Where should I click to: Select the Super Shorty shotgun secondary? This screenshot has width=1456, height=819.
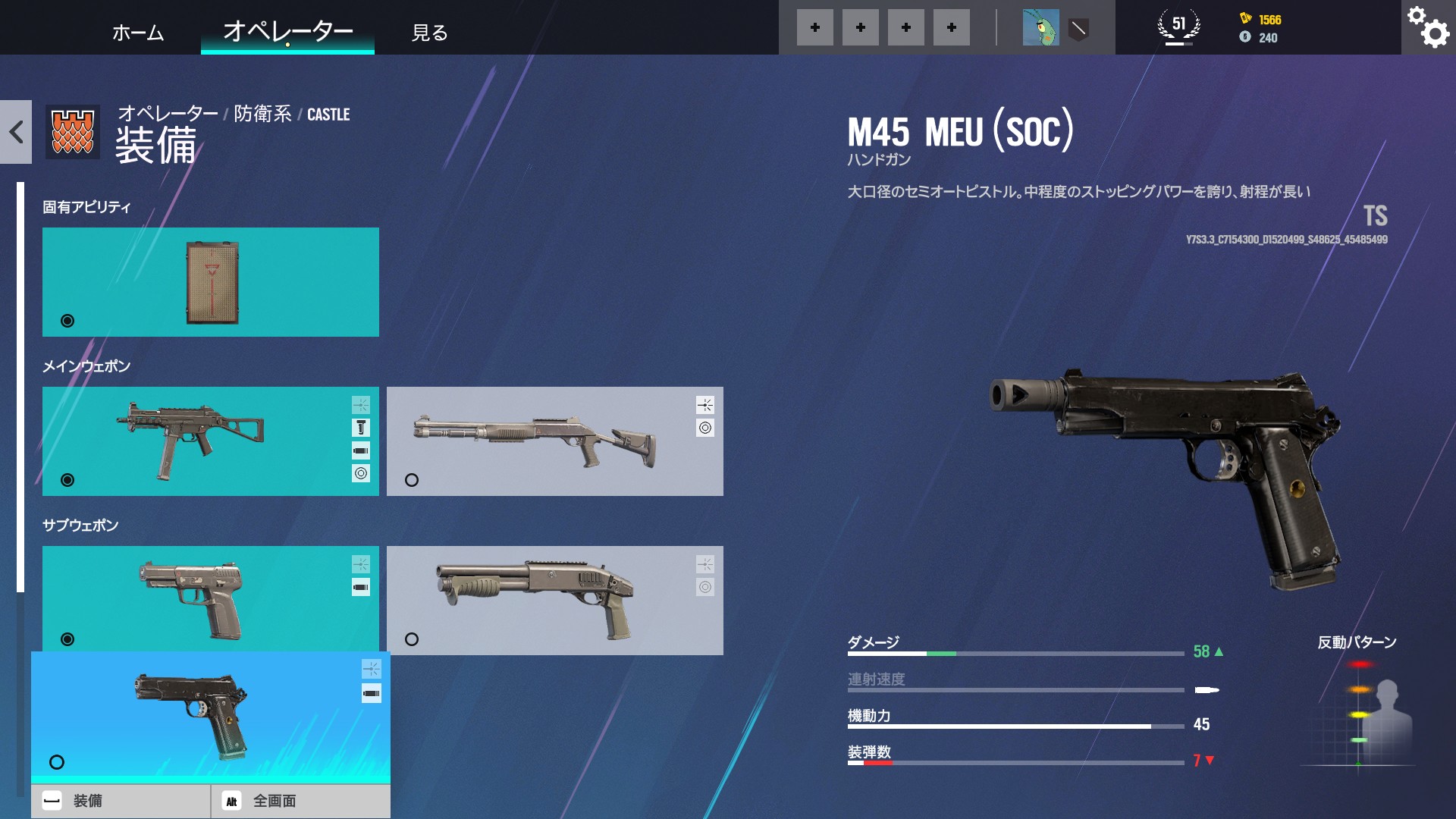click(554, 601)
